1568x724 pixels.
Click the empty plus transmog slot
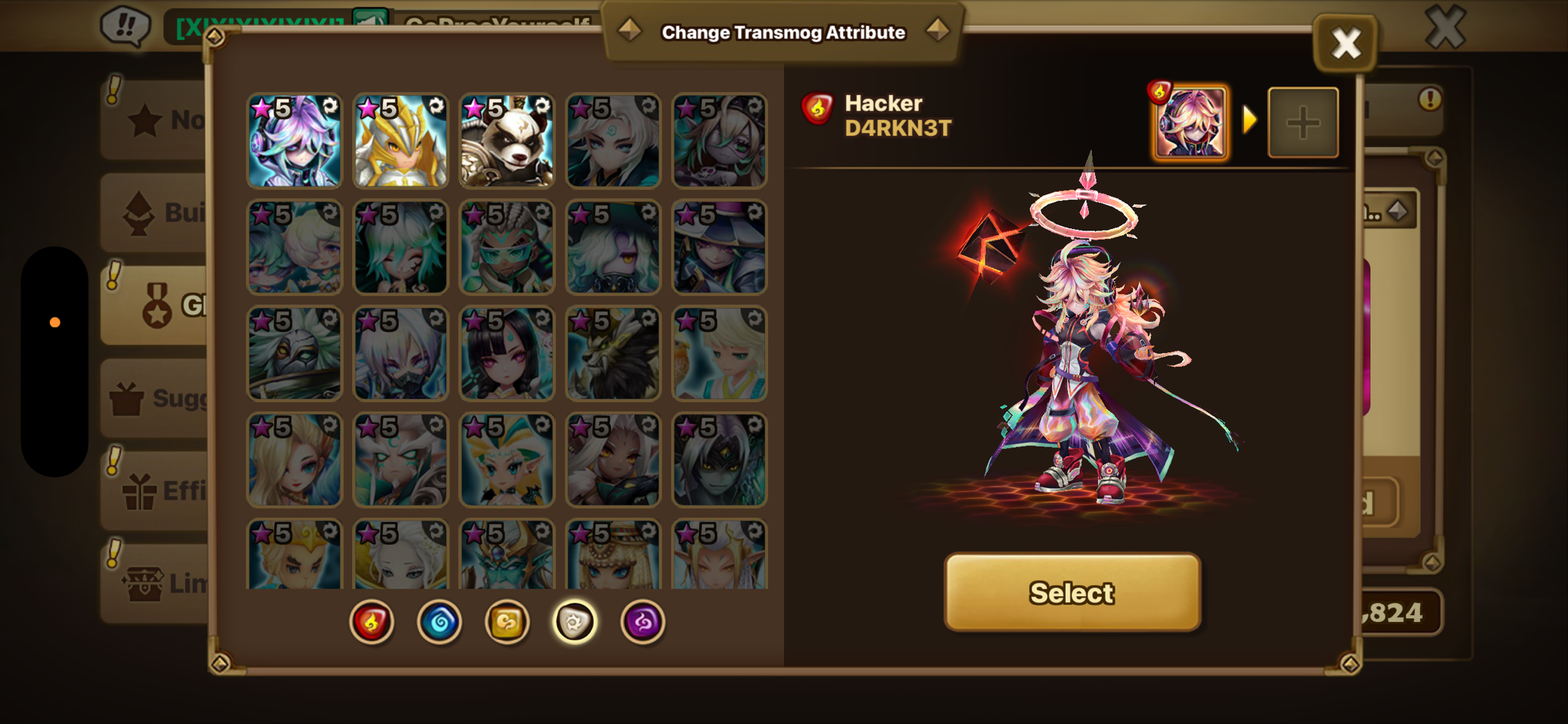click(1303, 123)
